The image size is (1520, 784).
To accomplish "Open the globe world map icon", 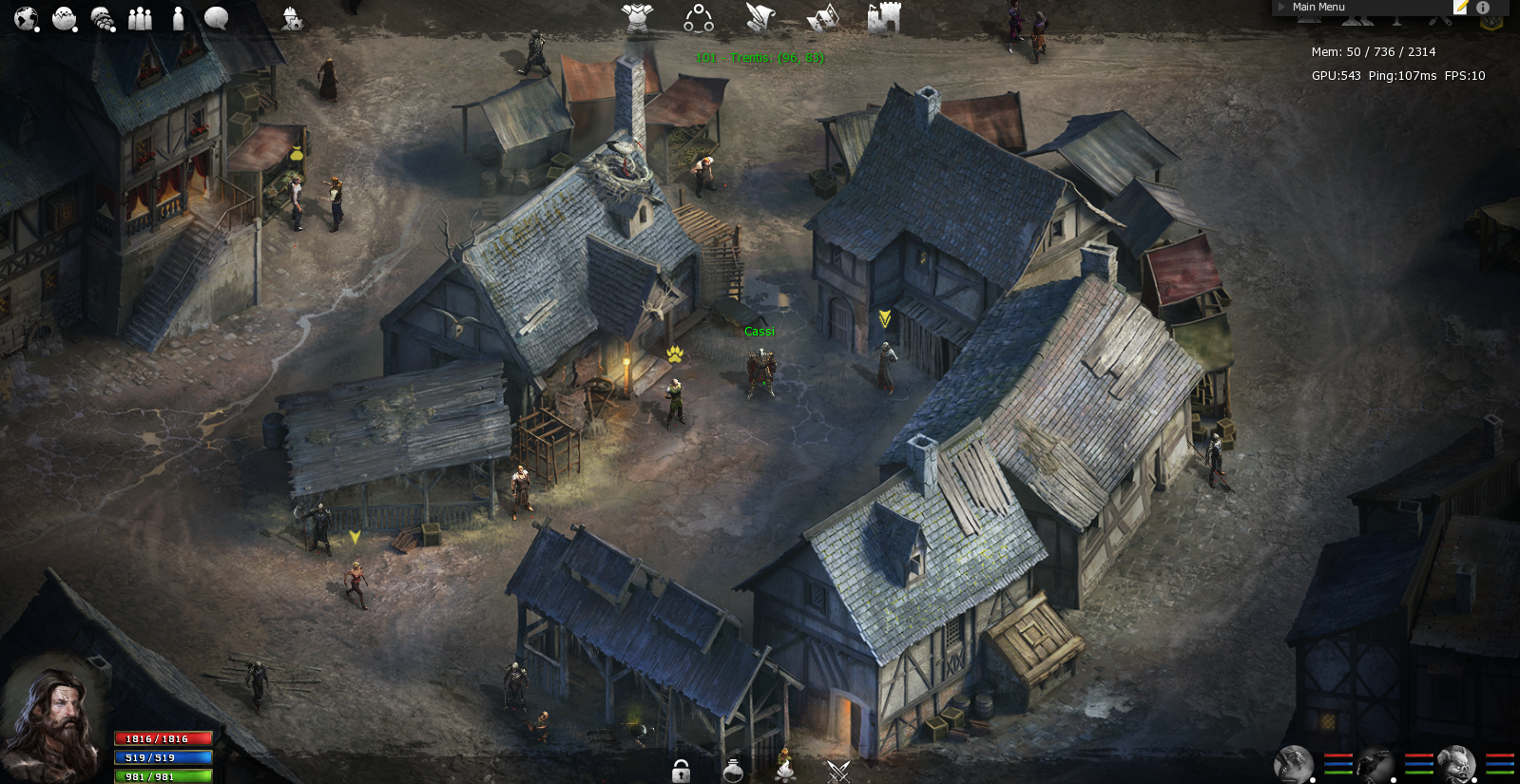I will pos(26,18).
